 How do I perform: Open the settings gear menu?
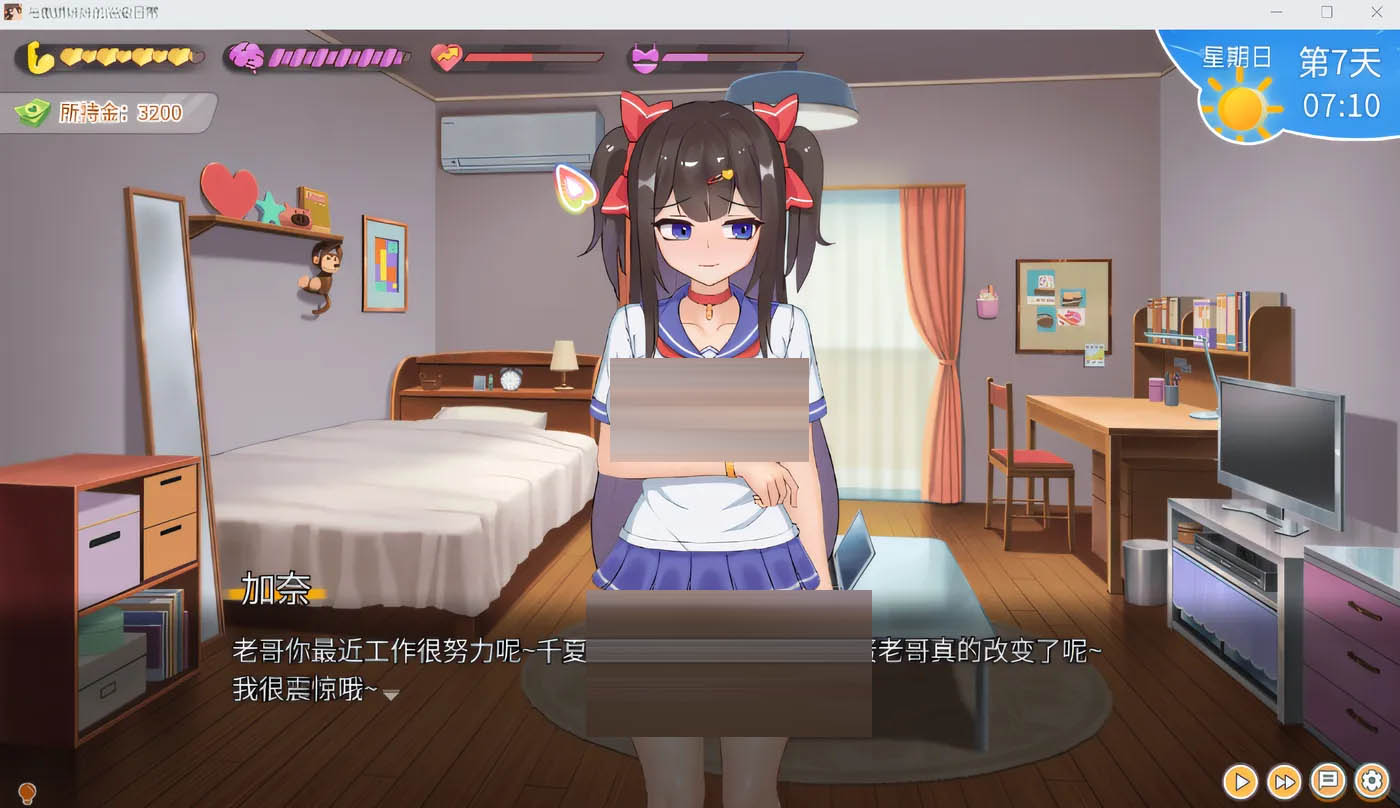pos(1371,782)
